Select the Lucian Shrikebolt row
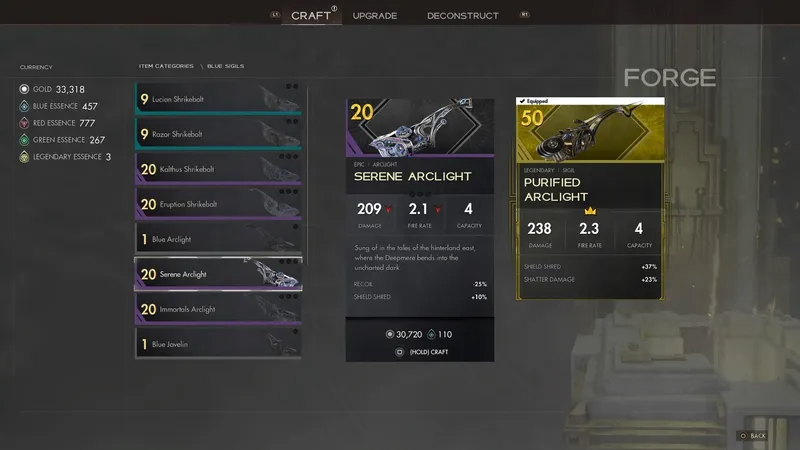The height and width of the screenshot is (450, 800). (220, 99)
